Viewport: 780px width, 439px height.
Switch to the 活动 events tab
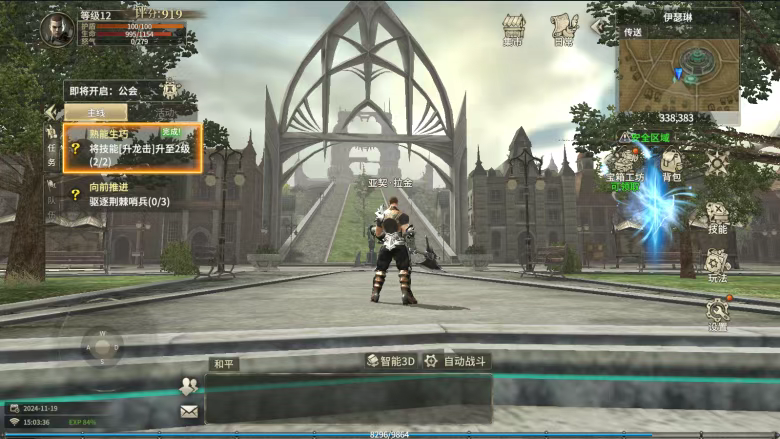165,113
